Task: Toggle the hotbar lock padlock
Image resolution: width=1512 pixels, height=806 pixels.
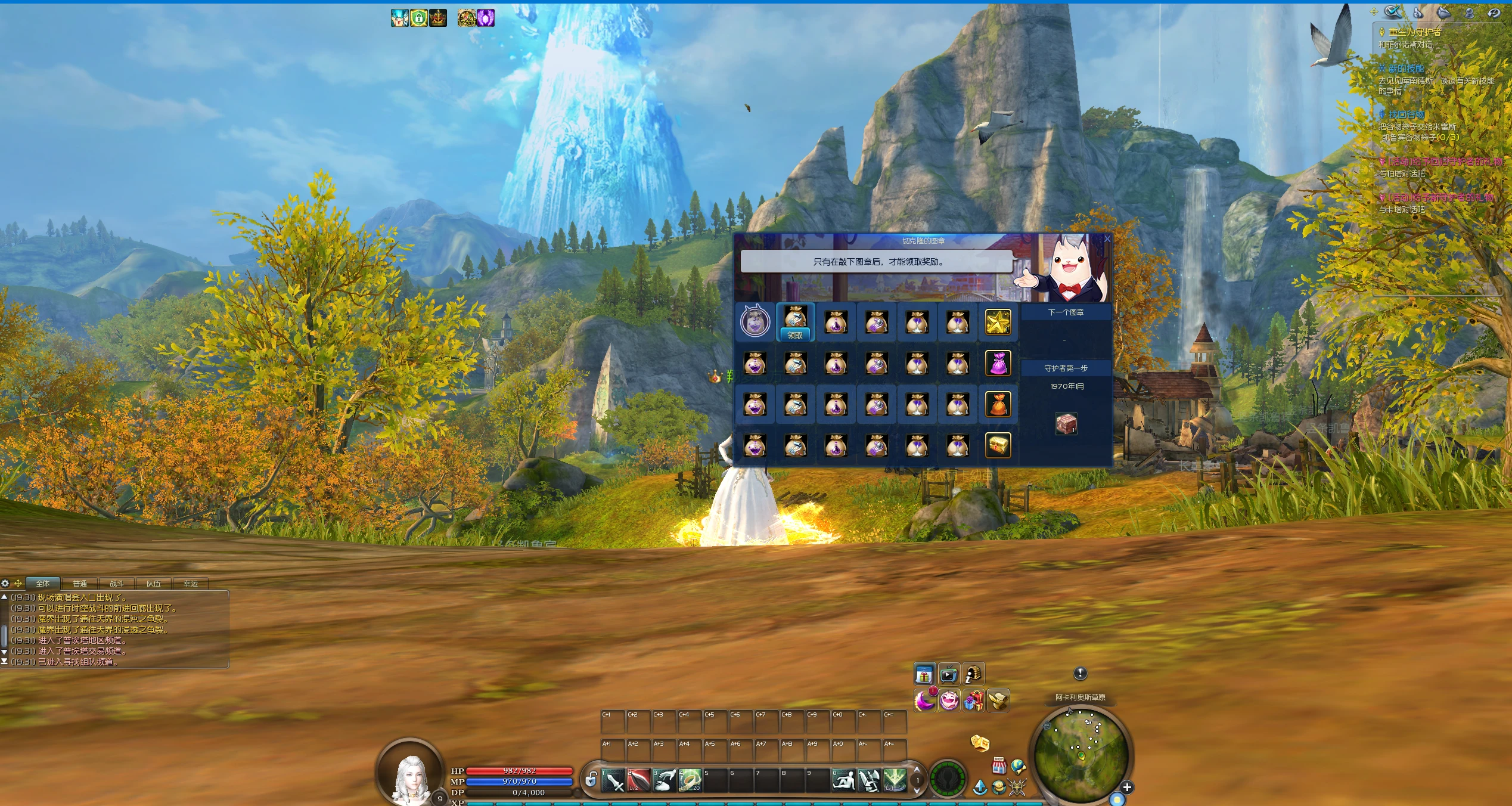Action: tap(591, 780)
